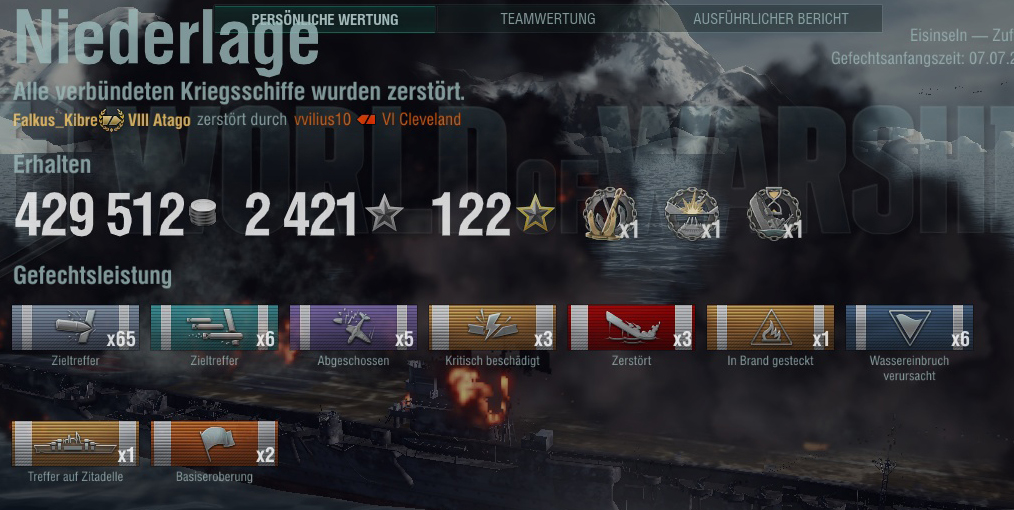Switch to the Persönliche Wertung tab
The height and width of the screenshot is (510, 1014).
click(x=325, y=19)
